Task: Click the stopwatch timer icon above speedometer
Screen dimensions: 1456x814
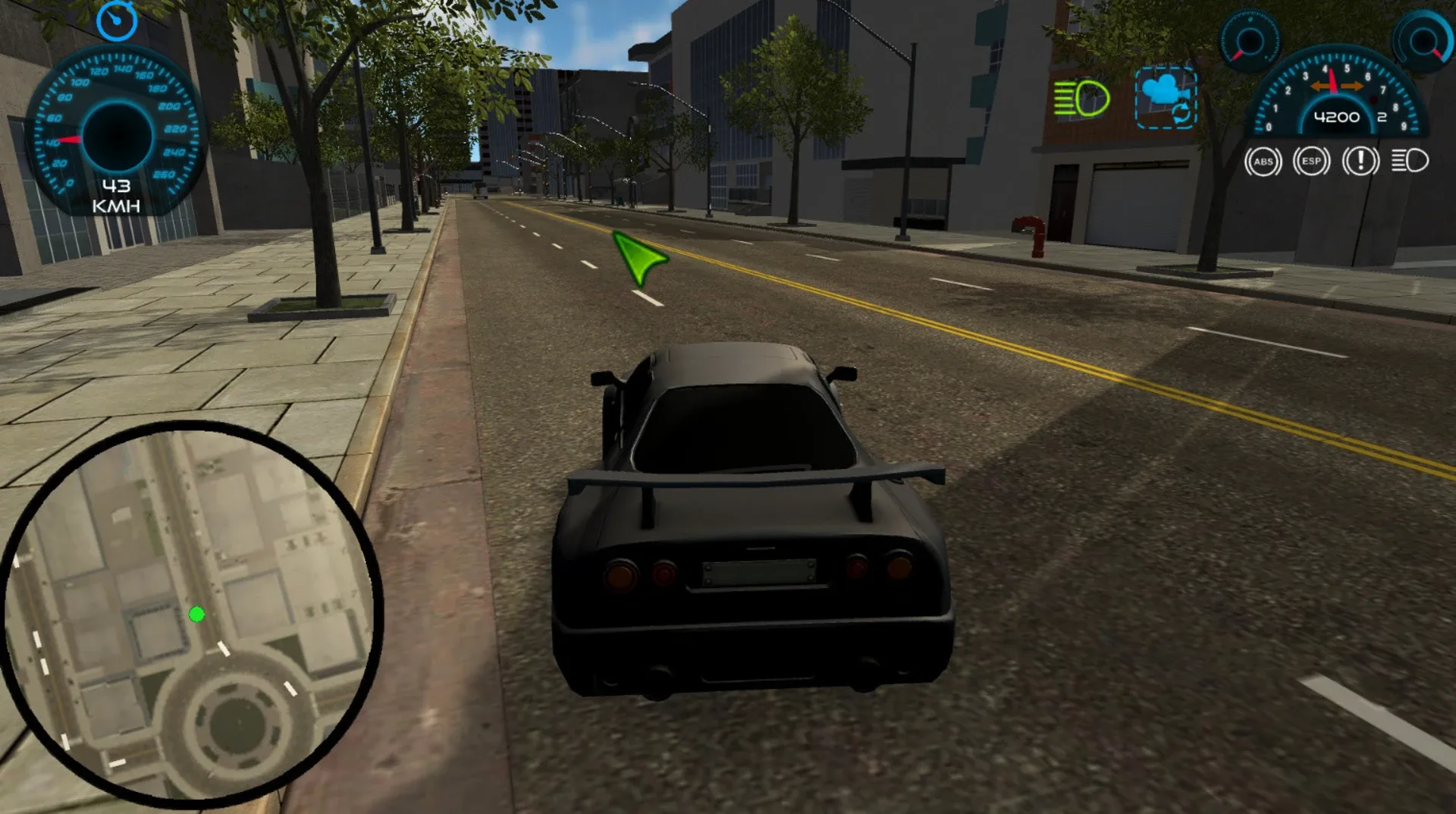Action: click(x=118, y=21)
